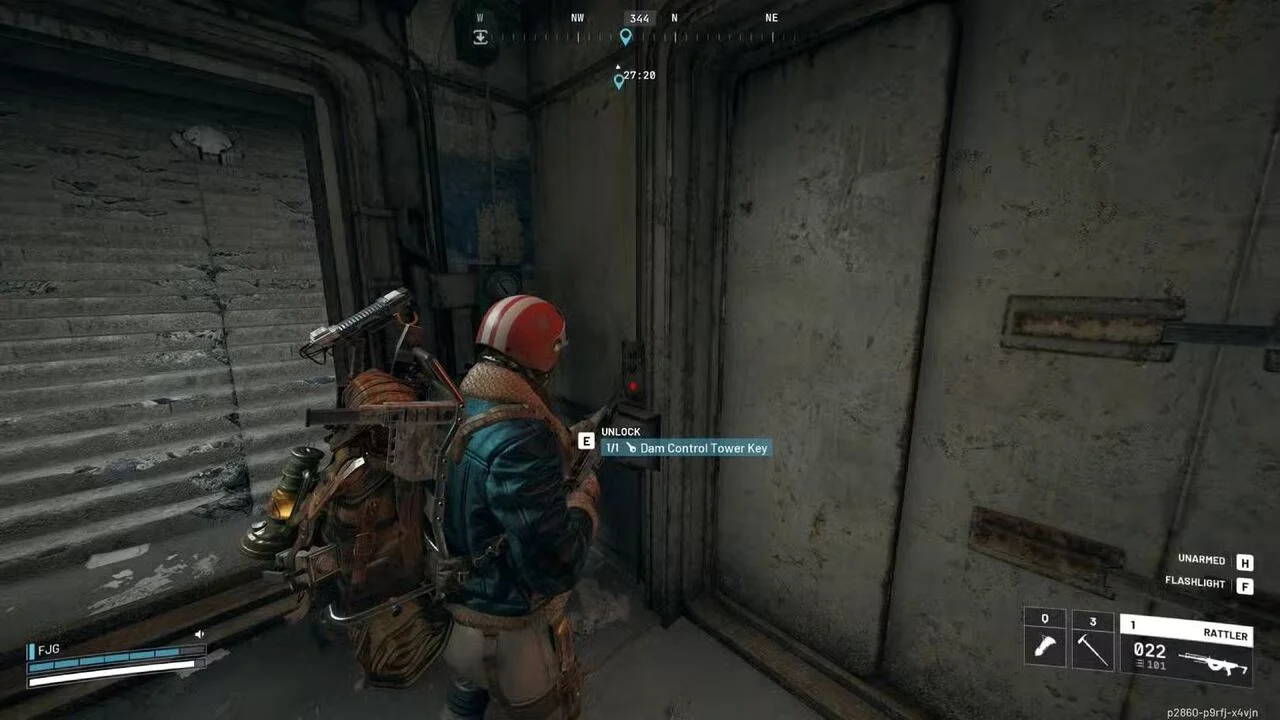Select the UNLOCK prompt label
This screenshot has height=720, width=1280.
pos(620,431)
